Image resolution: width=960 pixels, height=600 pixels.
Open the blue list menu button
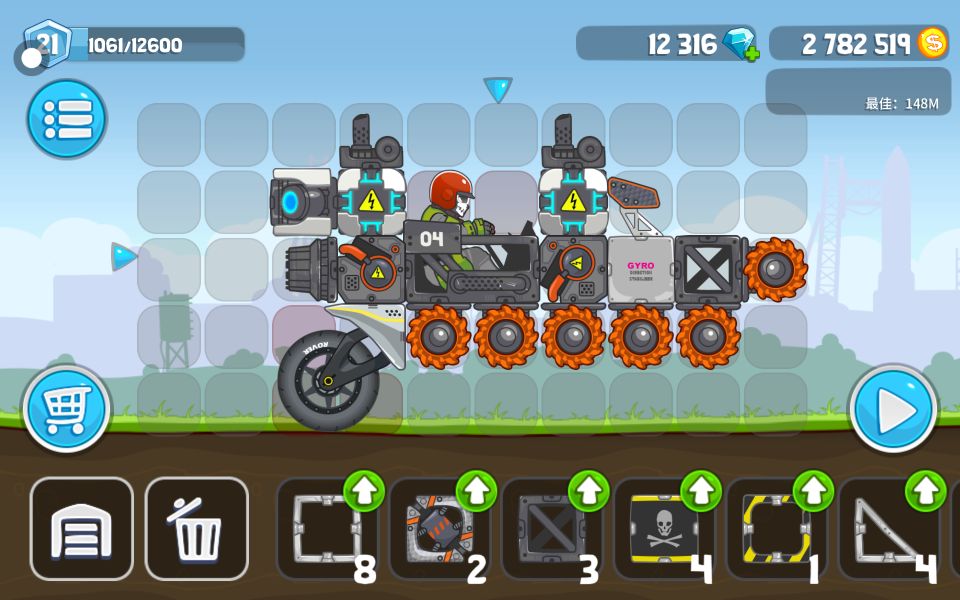[x=66, y=119]
